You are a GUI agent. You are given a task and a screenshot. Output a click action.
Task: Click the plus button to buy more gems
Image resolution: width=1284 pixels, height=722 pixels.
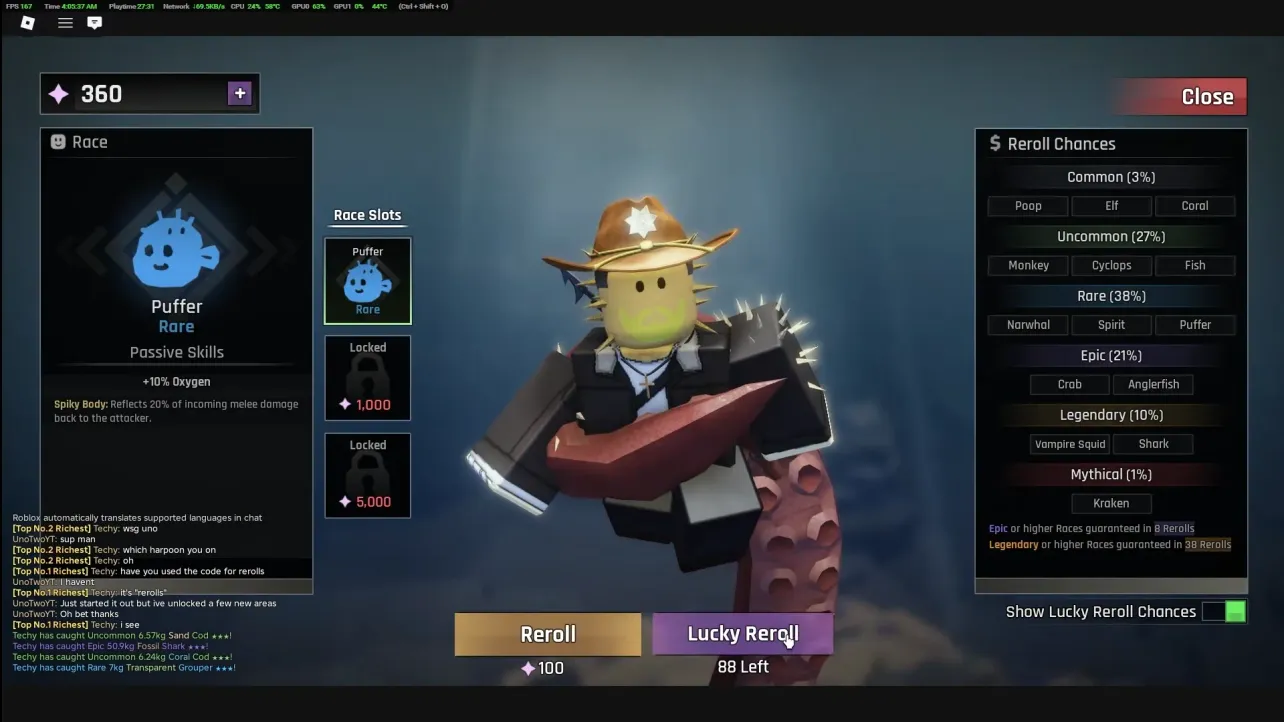(239, 92)
